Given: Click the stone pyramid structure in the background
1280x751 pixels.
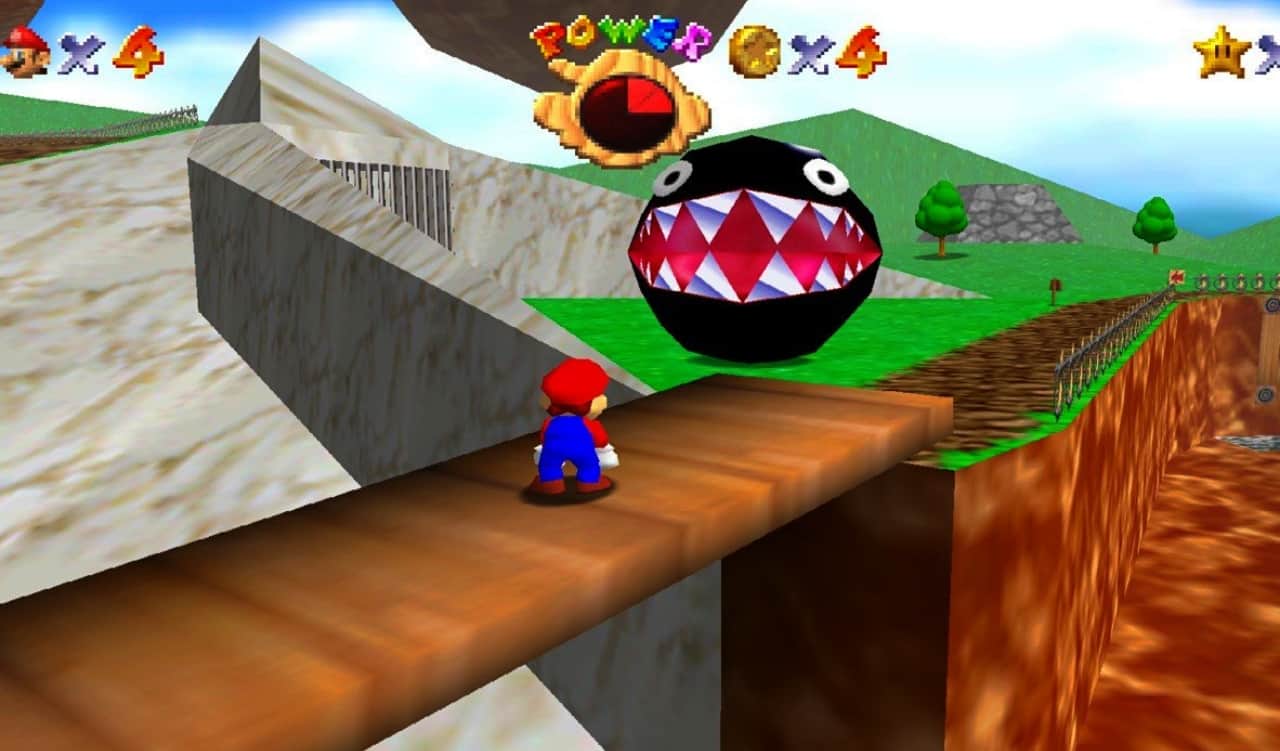Looking at the screenshot, I should (x=1010, y=215).
